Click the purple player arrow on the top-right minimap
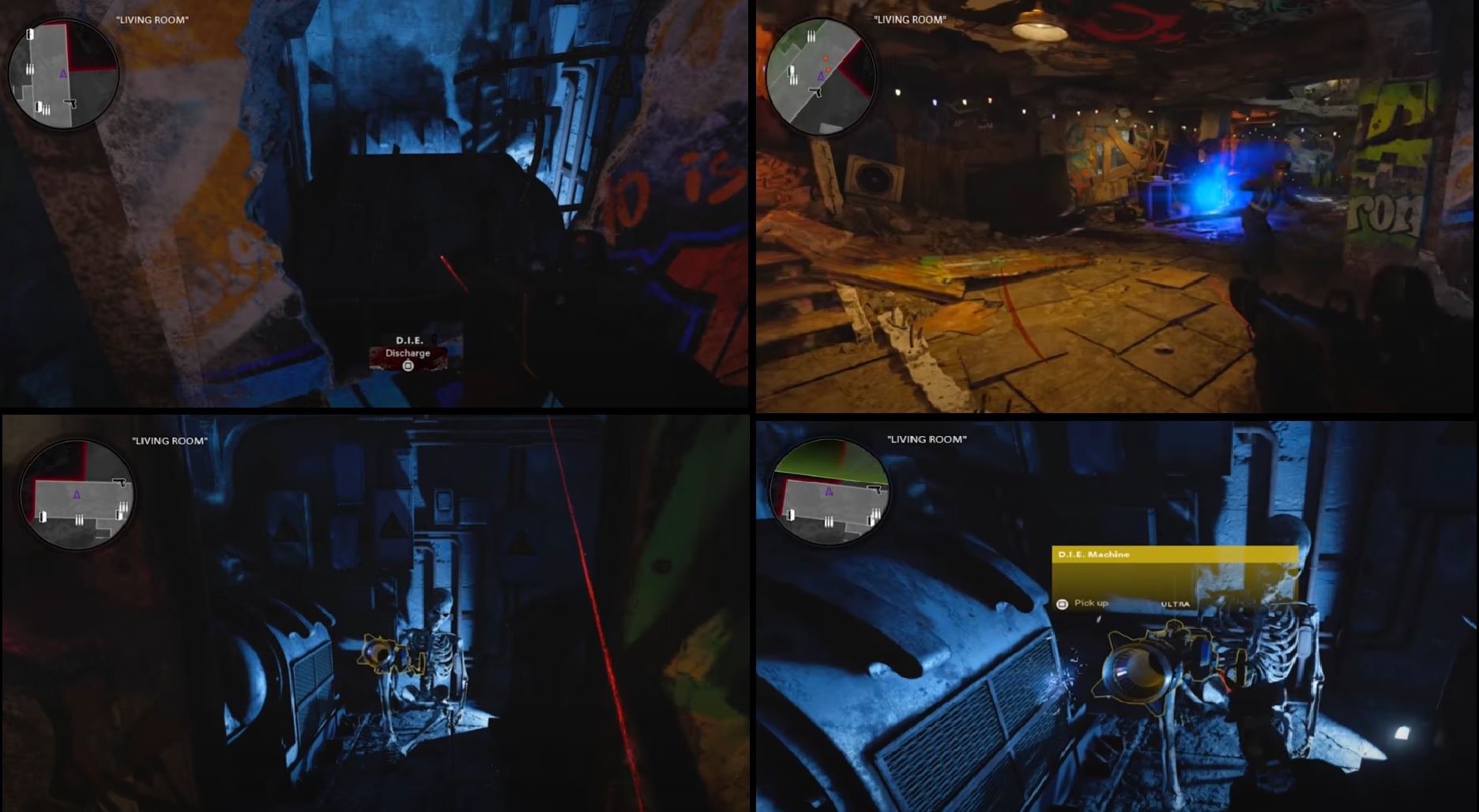 click(x=822, y=76)
